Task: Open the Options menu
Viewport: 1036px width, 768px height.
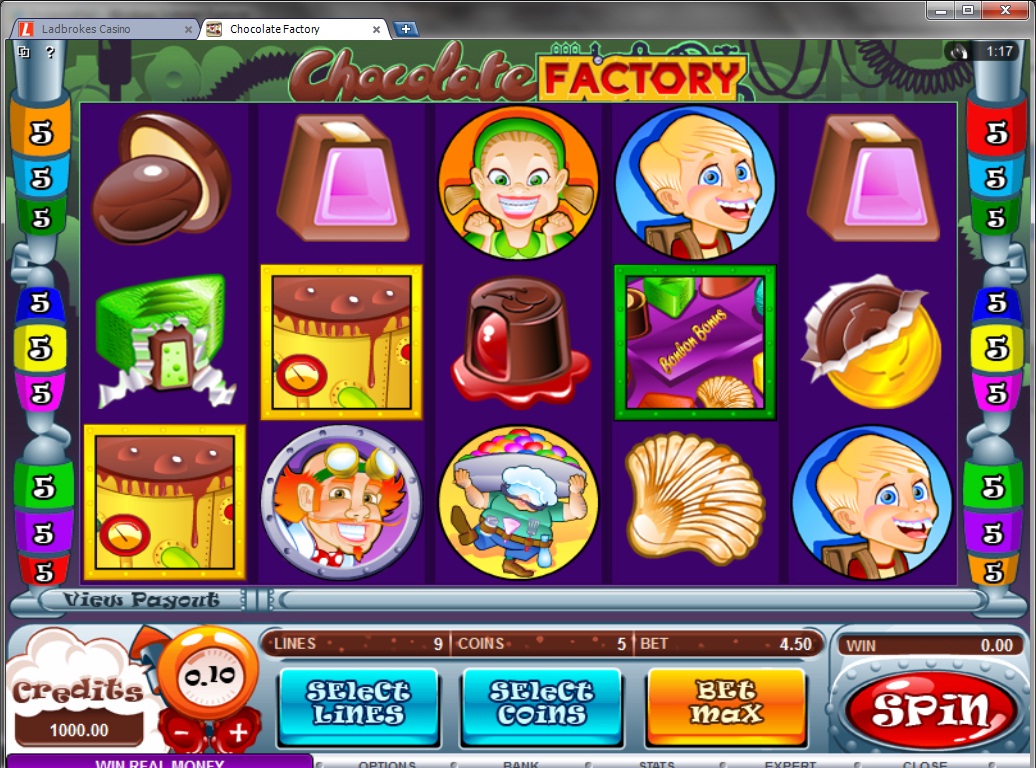Action: click(x=387, y=764)
